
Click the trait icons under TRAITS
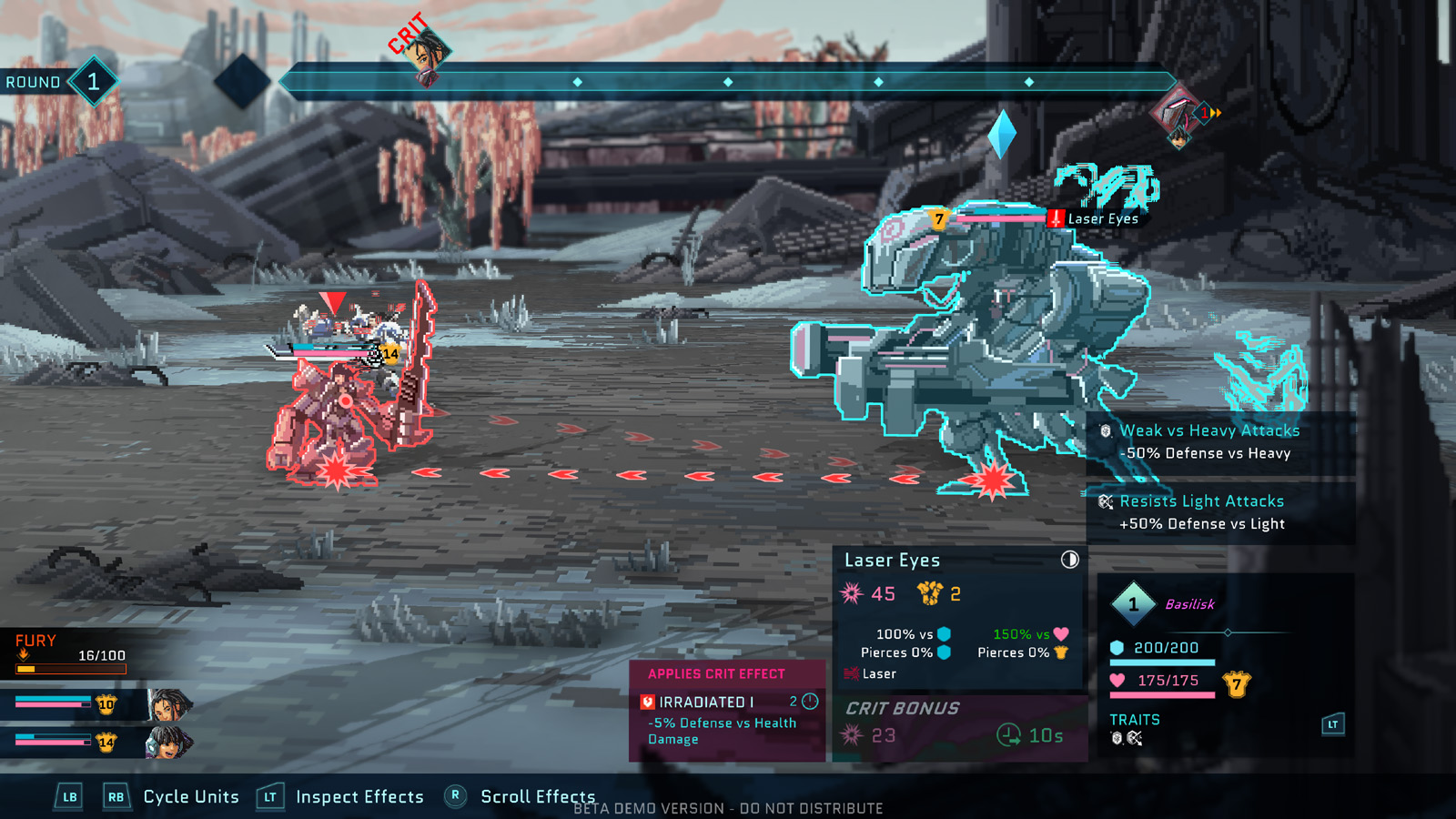(x=1126, y=738)
